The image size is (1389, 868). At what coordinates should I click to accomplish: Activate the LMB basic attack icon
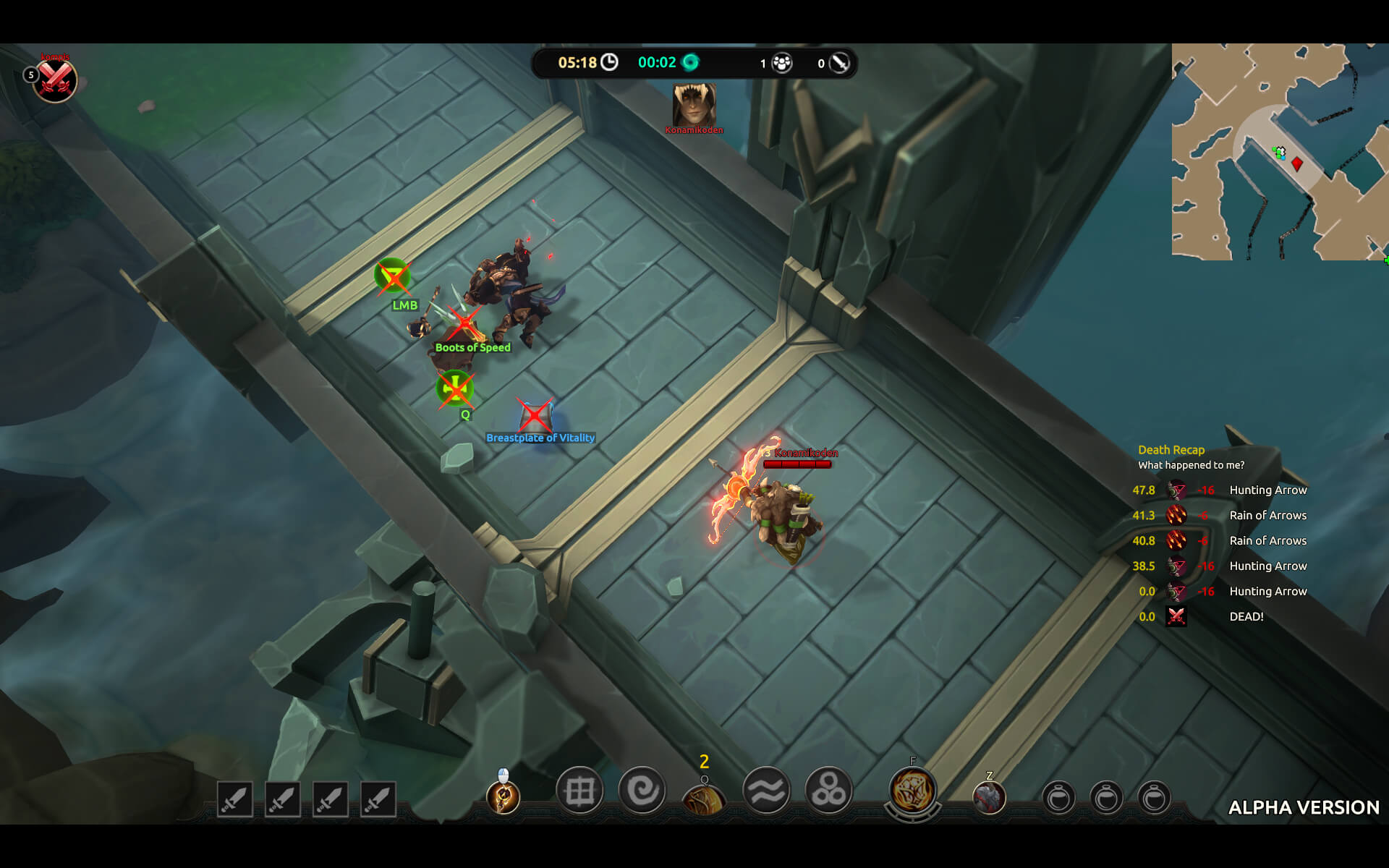pos(503,796)
